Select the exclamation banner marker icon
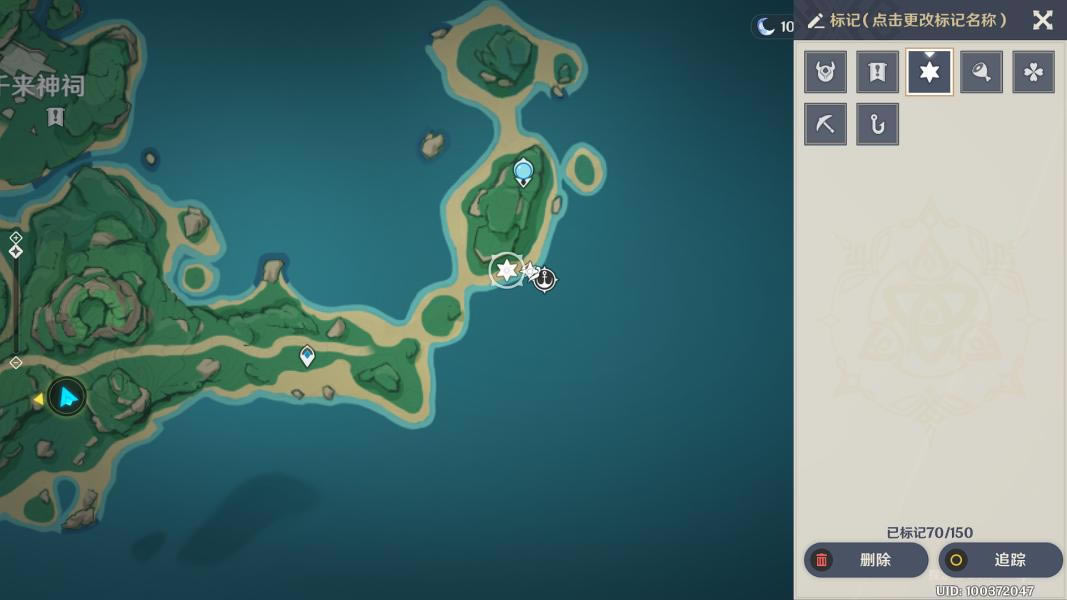The width and height of the screenshot is (1067, 600). [x=877, y=72]
